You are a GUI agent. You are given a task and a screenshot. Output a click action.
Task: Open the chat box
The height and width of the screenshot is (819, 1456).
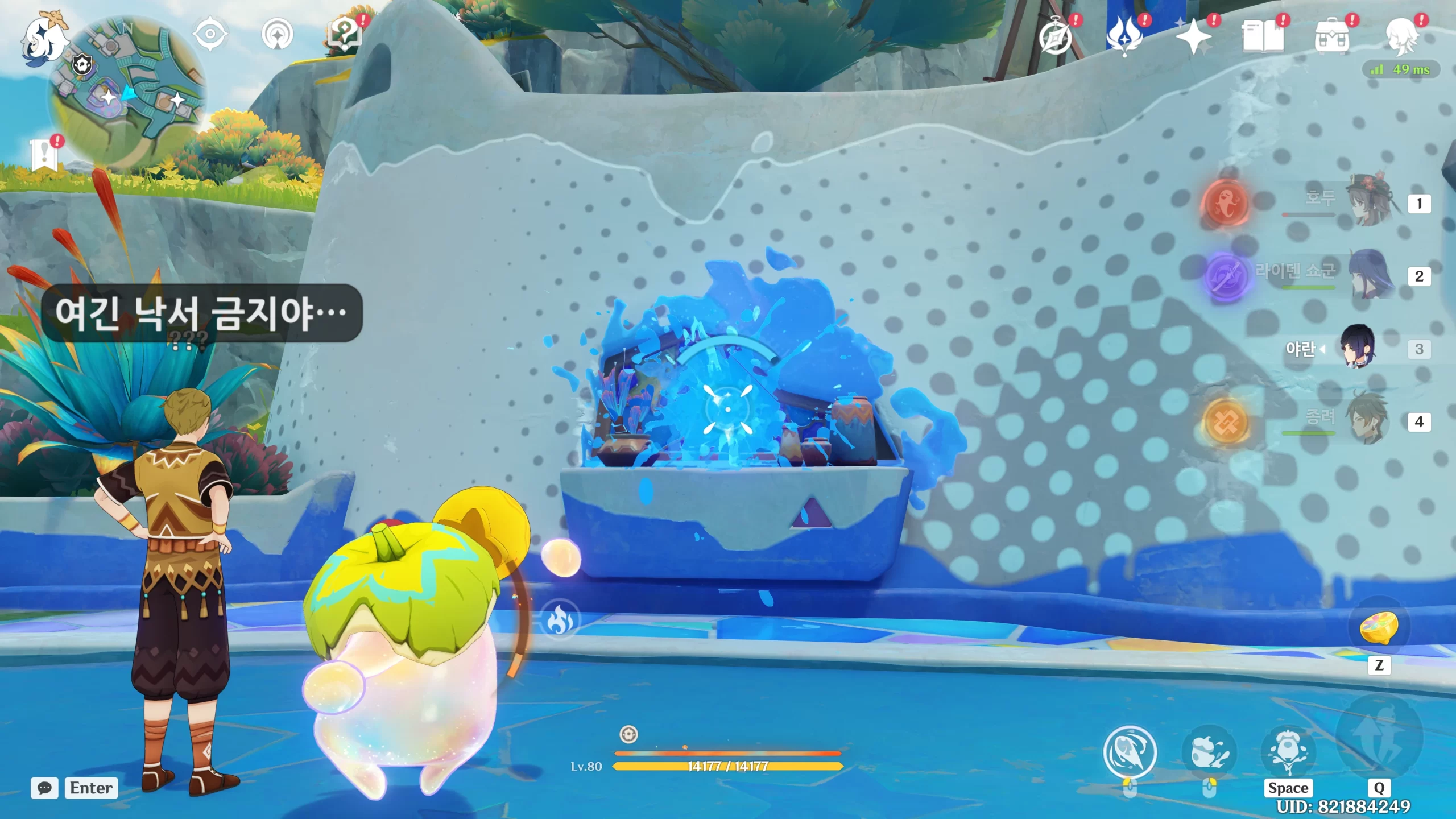tap(44, 788)
